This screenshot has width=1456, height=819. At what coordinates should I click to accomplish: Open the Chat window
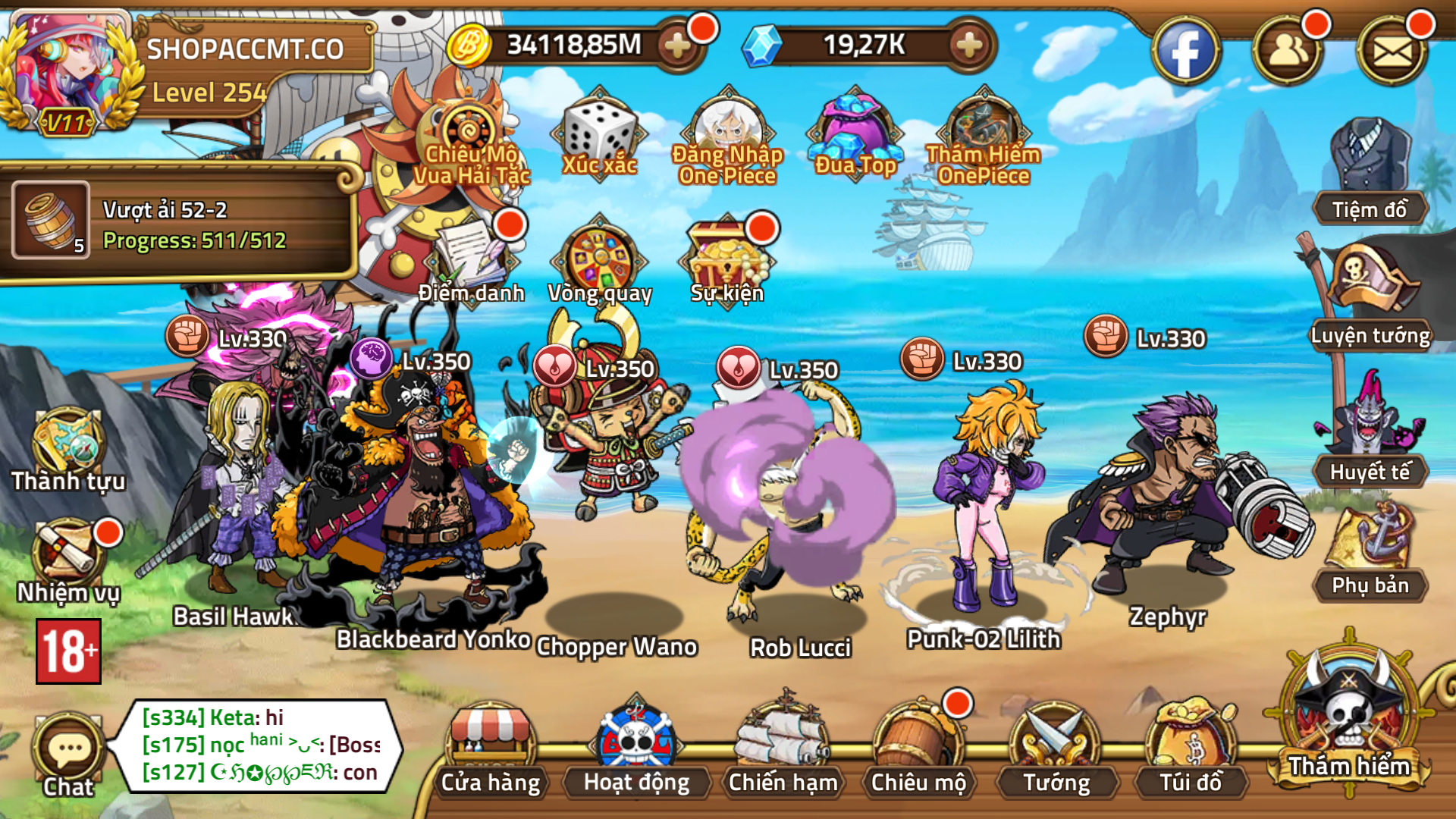(x=68, y=755)
